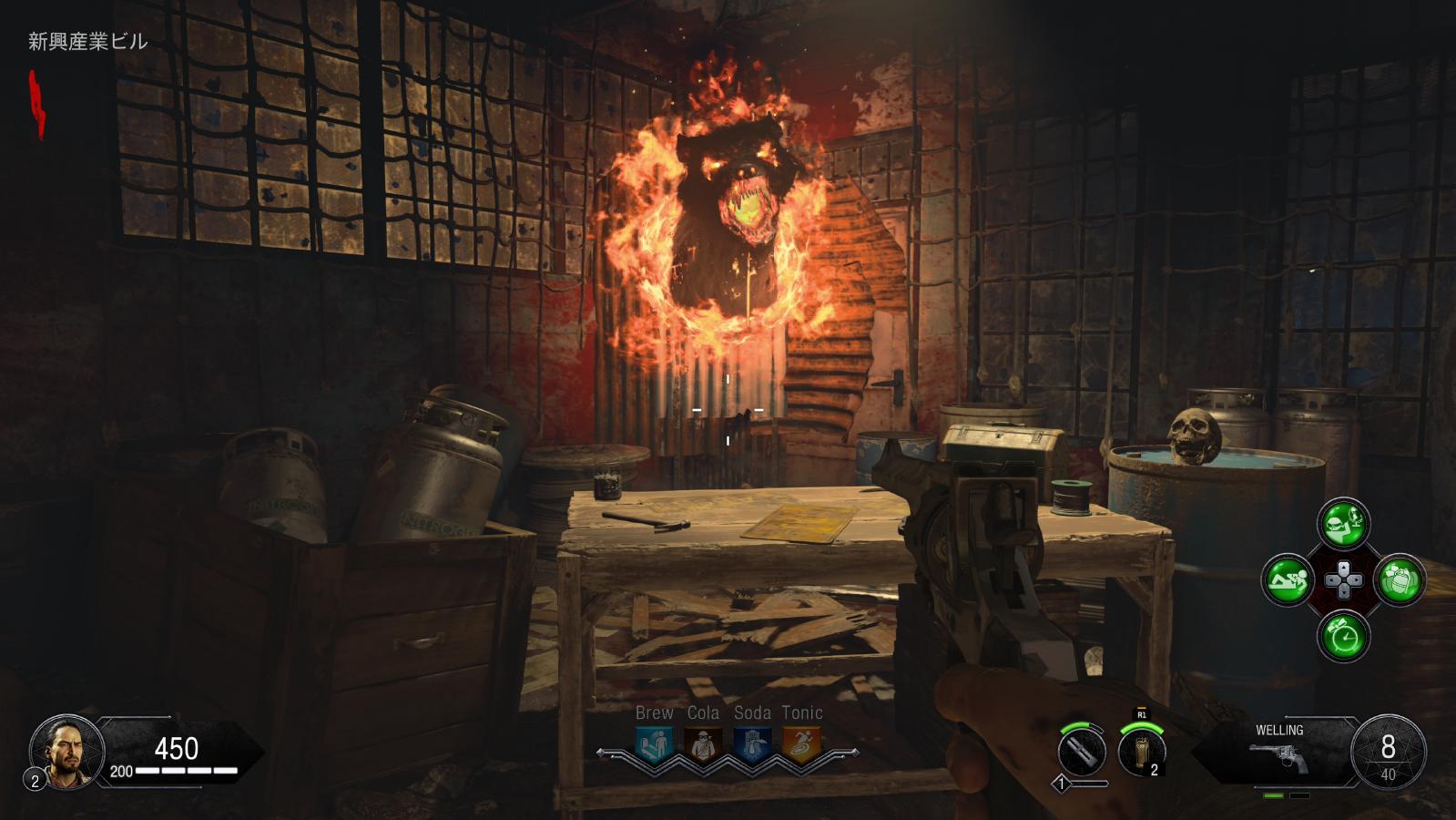Trigger the alarm clock elixir
This screenshot has height=820, width=1456.
click(1343, 636)
